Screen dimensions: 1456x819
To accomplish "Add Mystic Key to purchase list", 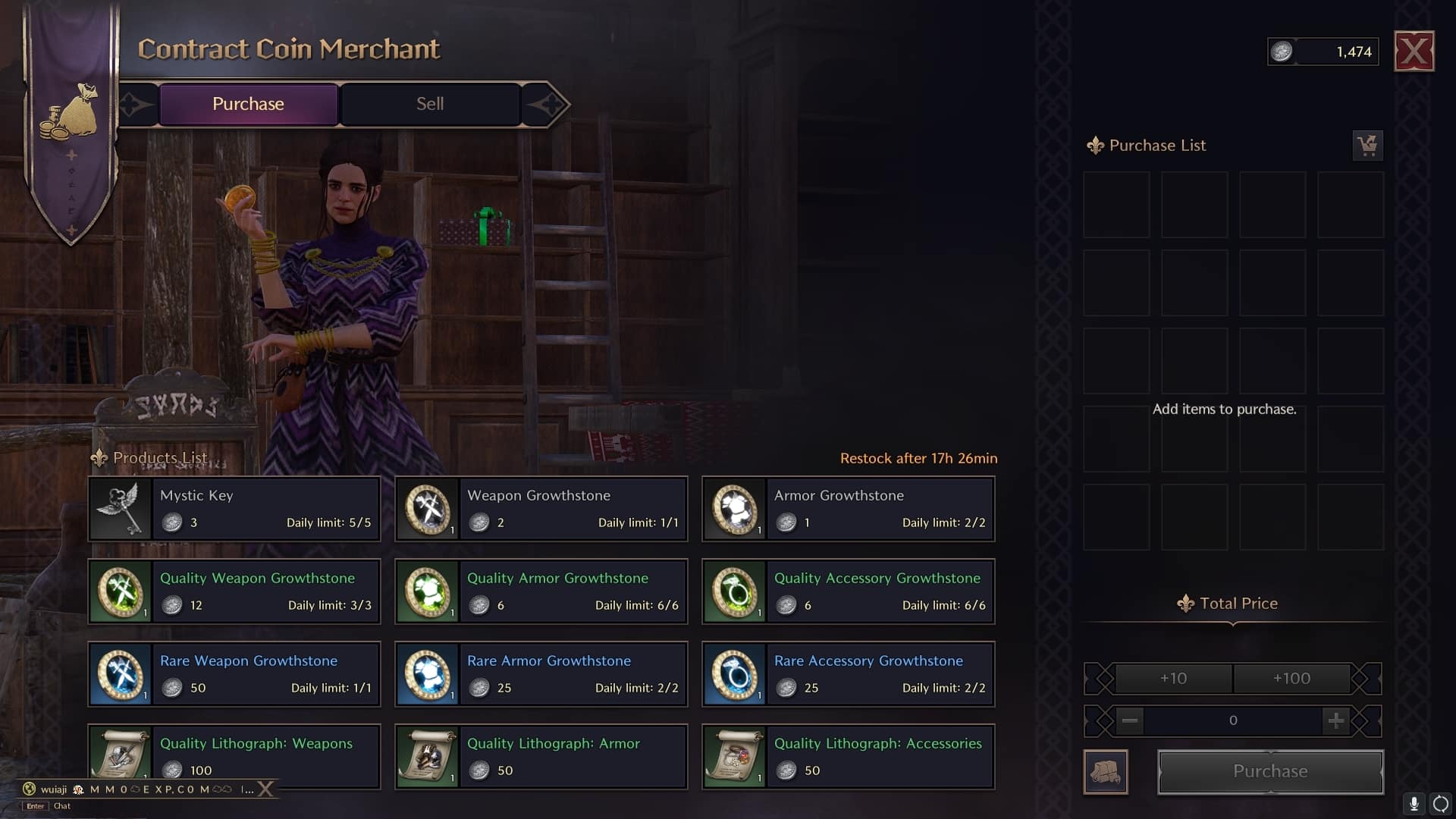I will (234, 509).
